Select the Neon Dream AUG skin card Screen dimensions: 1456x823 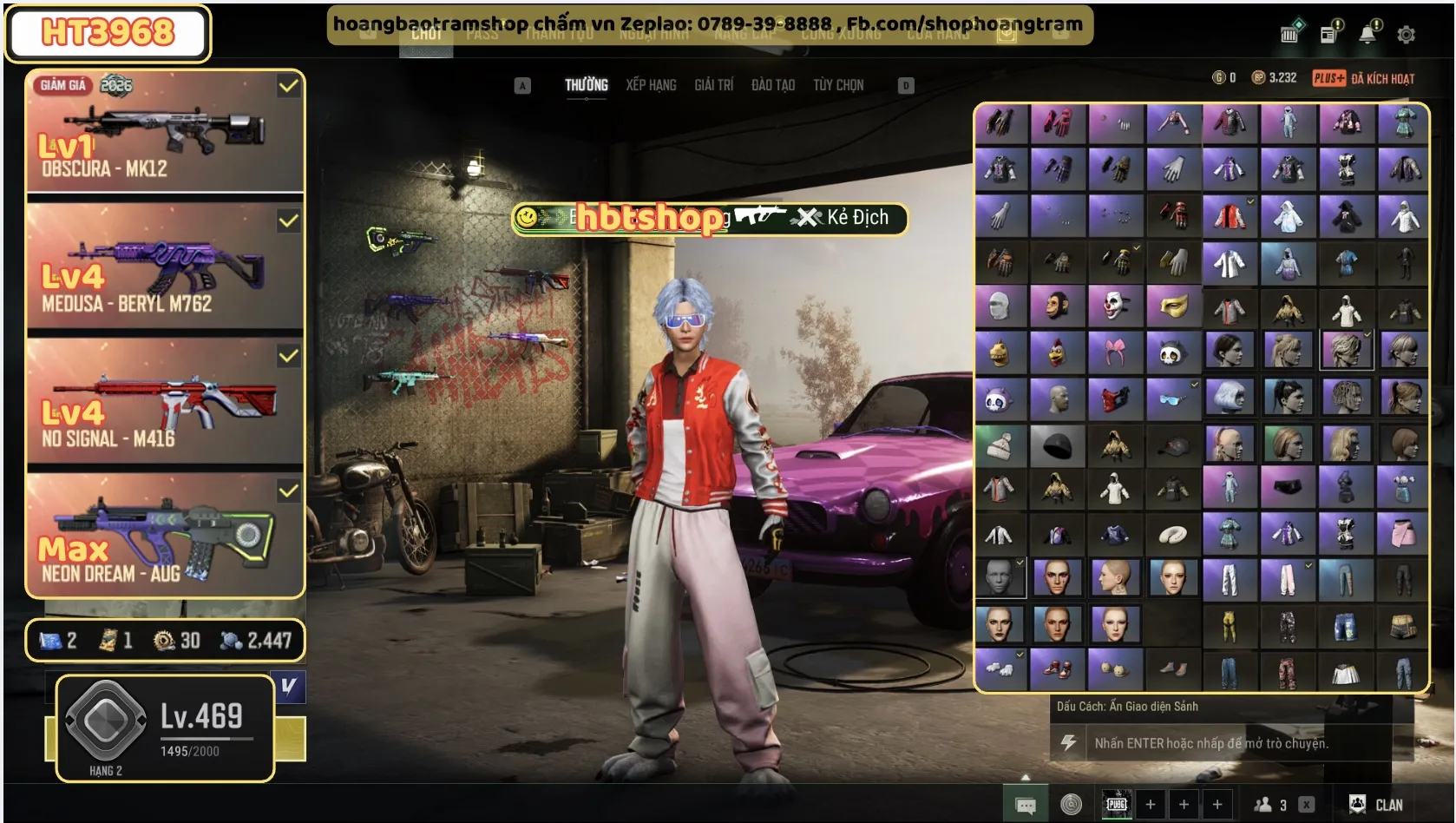[x=165, y=537]
